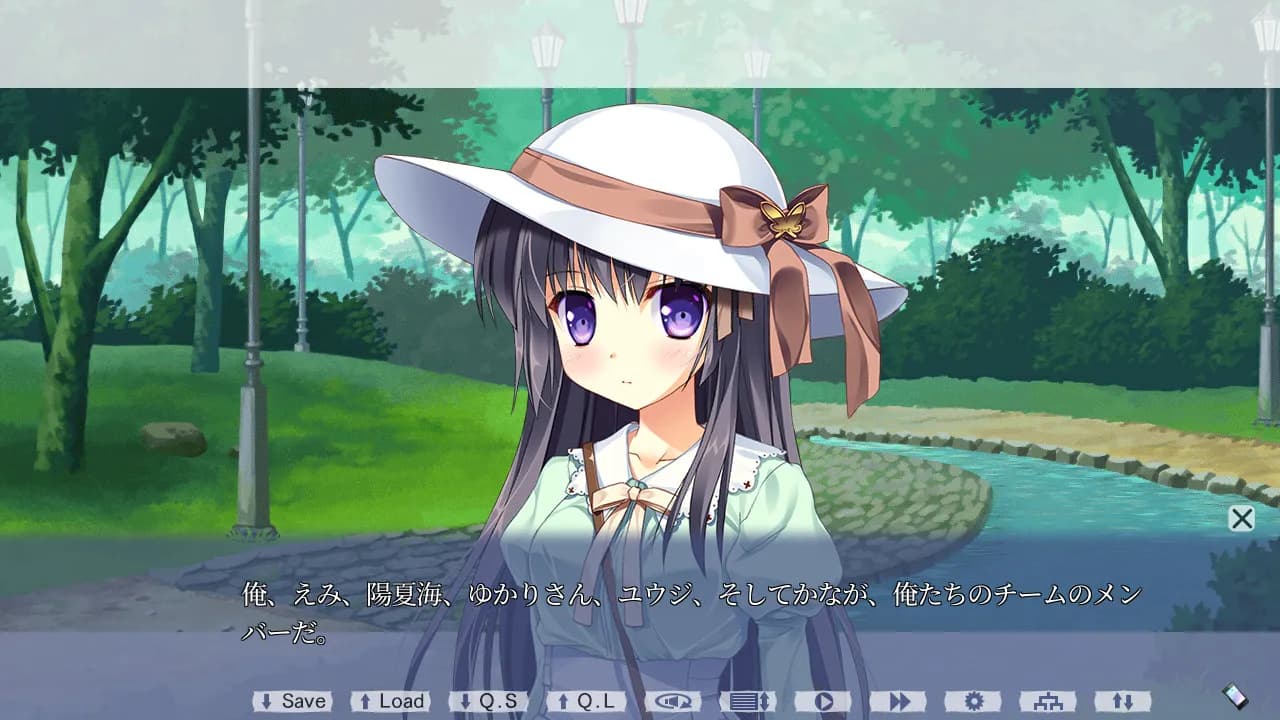This screenshot has height=720, width=1280.
Task: Start auto-read mode with the play icon
Action: (825, 701)
